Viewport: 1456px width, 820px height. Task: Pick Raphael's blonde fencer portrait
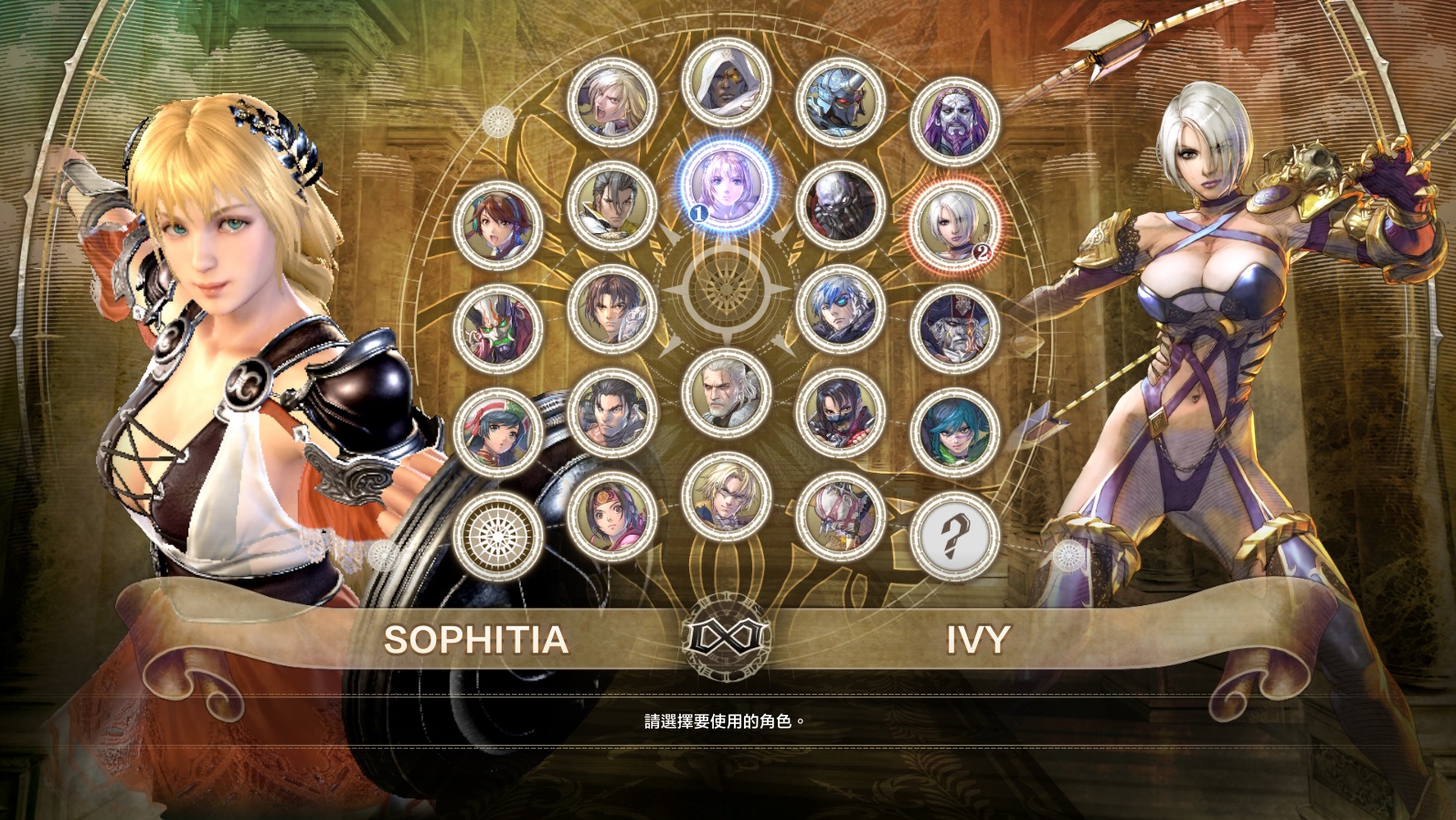pyautogui.click(x=727, y=497)
